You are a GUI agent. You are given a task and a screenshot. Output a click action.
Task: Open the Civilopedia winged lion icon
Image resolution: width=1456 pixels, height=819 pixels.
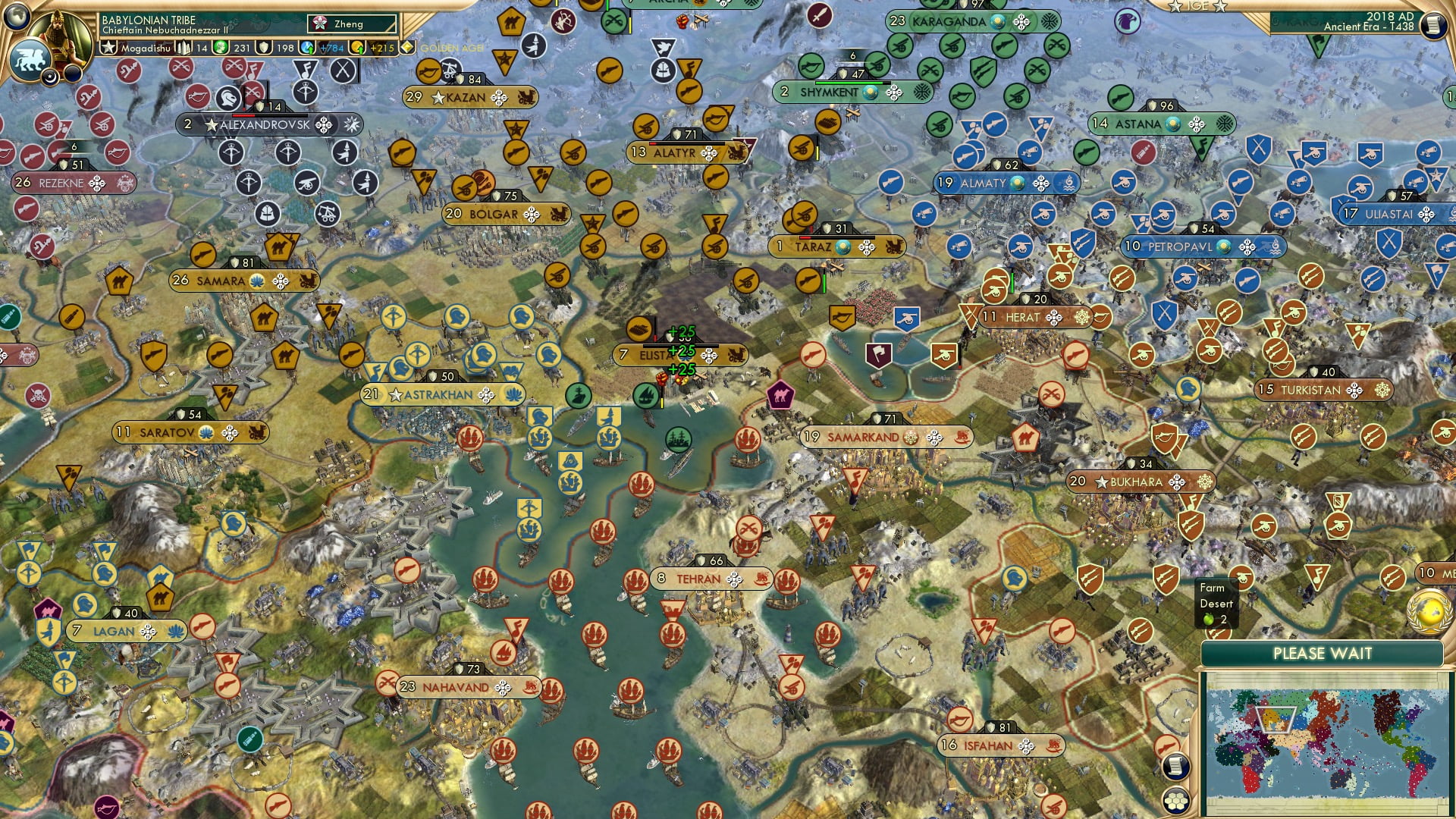(x=31, y=61)
